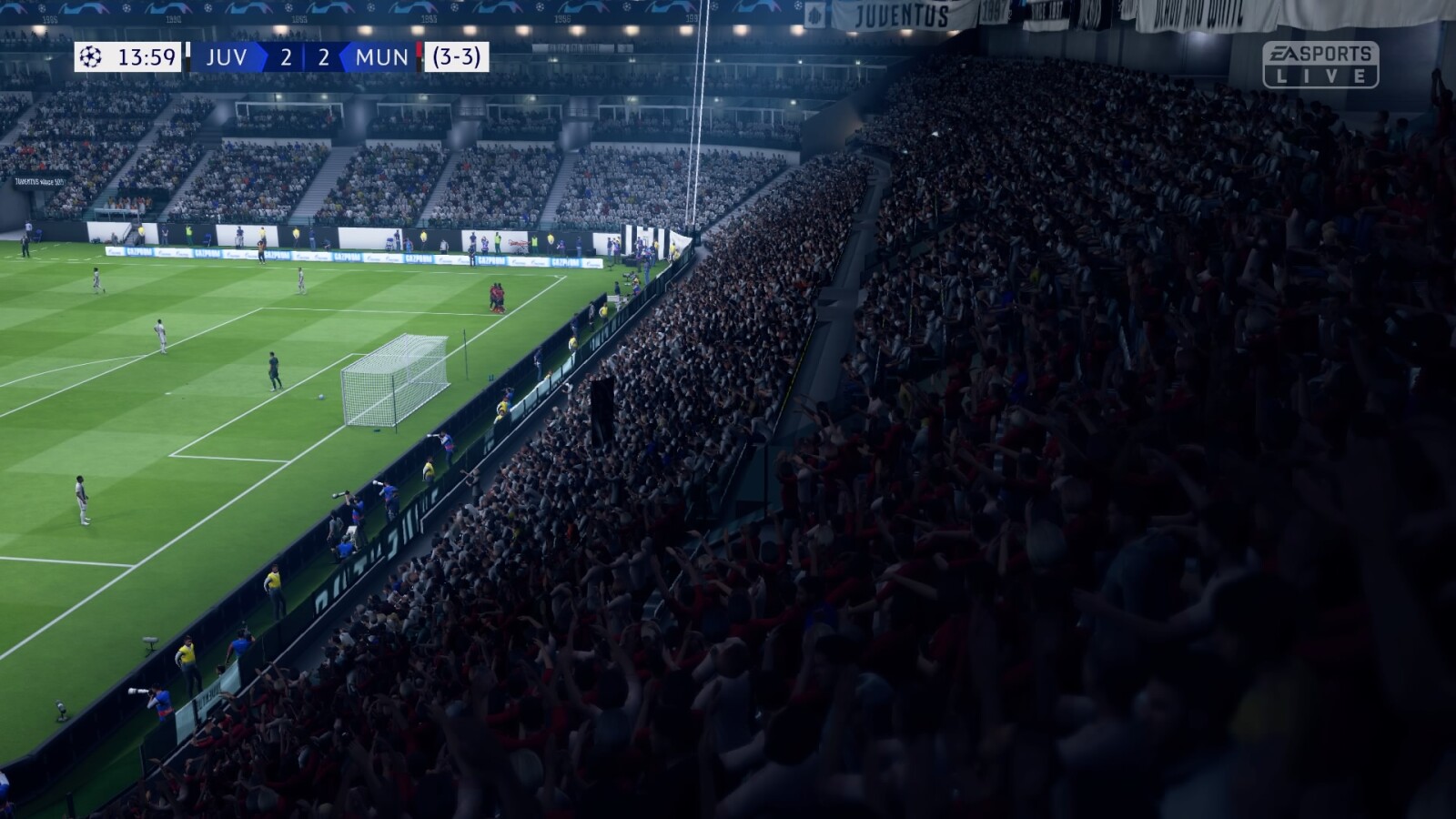Viewport: 1456px width, 819px height.
Task: Select the JUV team abbreviation label
Action: coord(227,57)
